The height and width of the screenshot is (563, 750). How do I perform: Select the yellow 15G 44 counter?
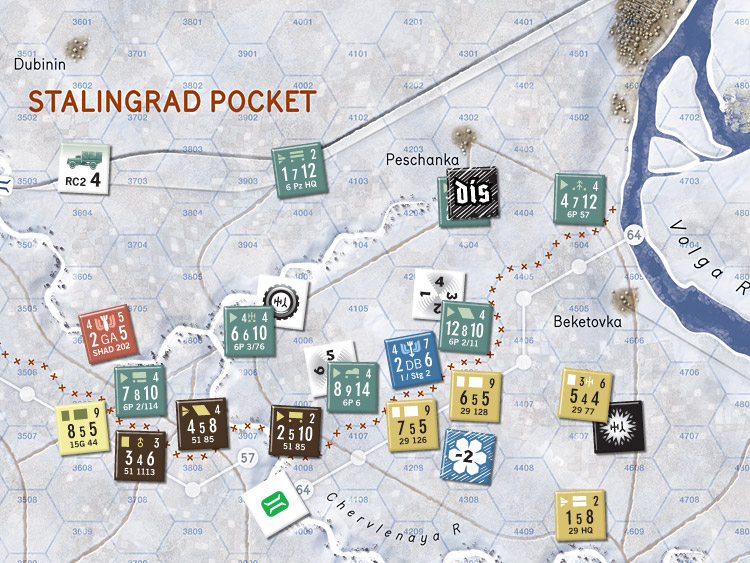[82, 427]
